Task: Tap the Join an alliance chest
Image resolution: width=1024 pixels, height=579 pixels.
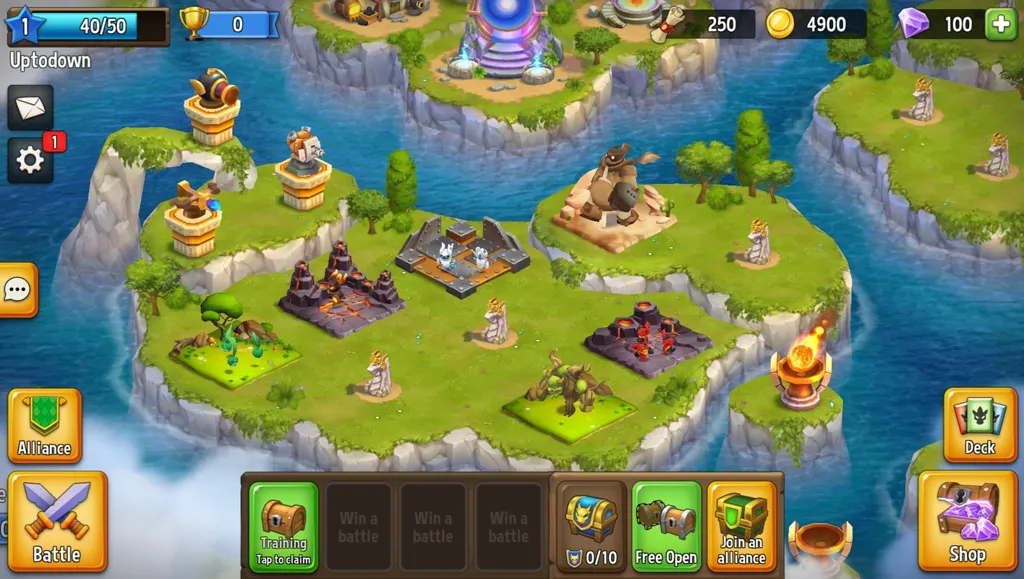Action: pos(742,527)
